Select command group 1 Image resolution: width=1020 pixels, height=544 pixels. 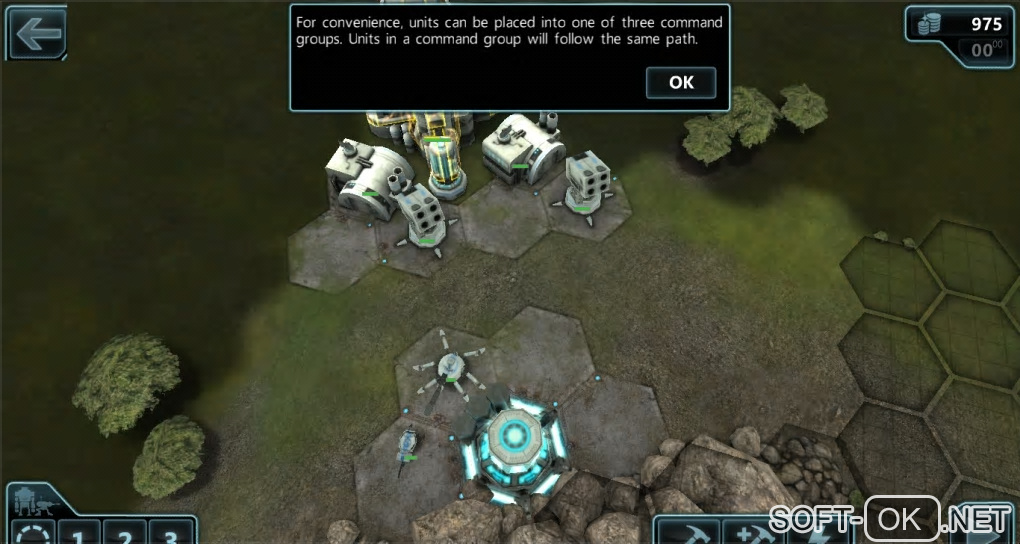tap(79, 535)
